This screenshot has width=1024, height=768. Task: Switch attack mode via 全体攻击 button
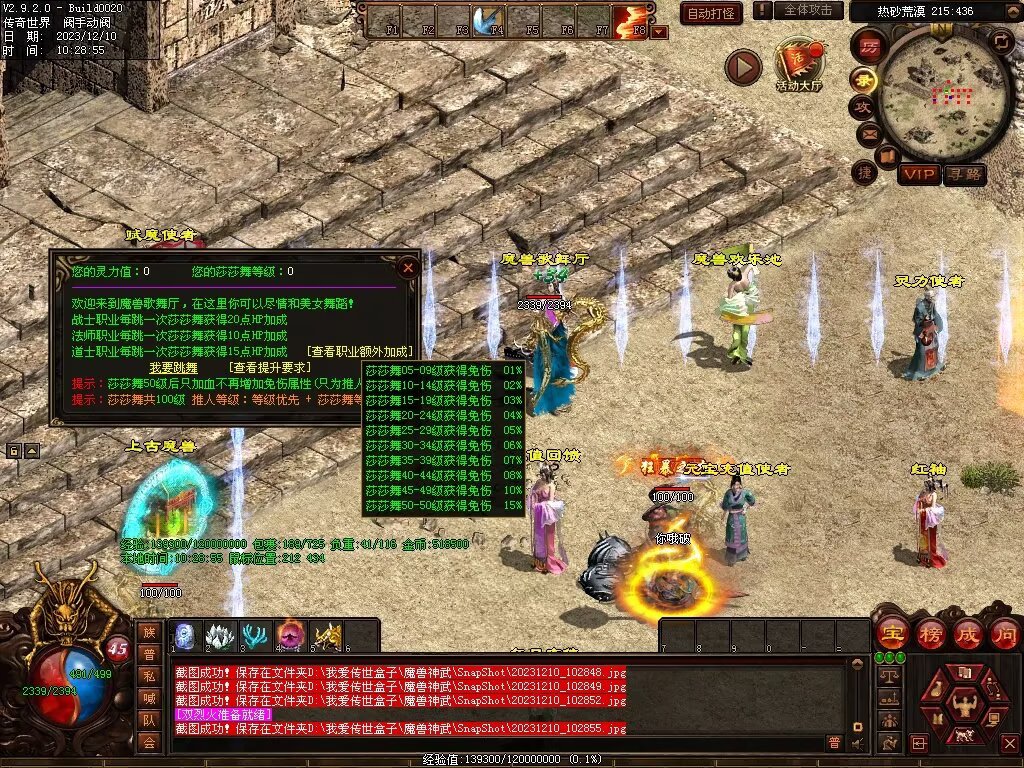click(807, 10)
